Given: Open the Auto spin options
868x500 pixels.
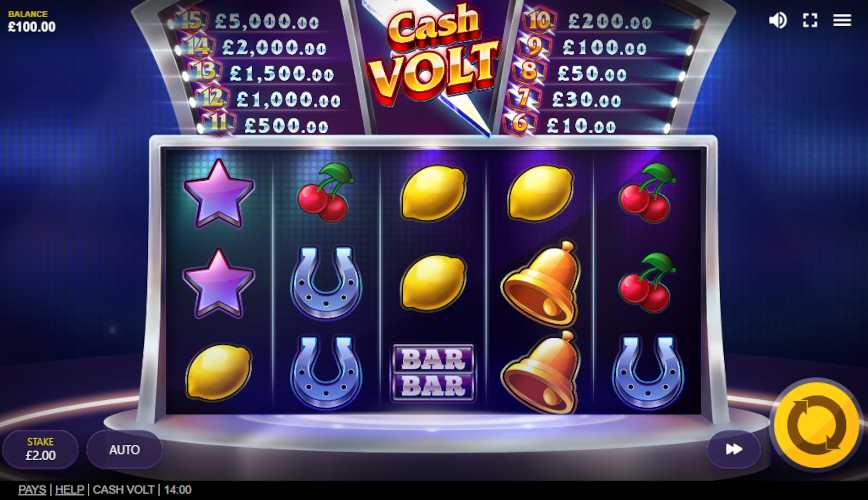Looking at the screenshot, I should tap(124, 450).
